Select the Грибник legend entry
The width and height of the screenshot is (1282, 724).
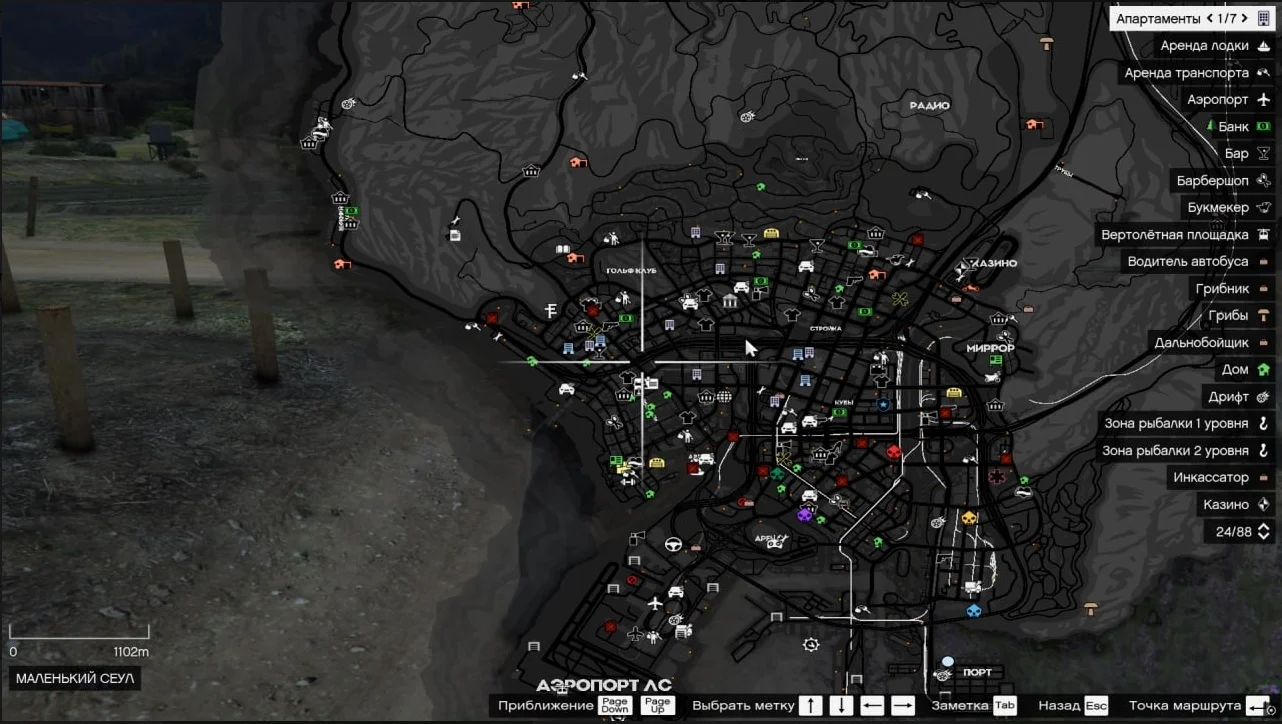coord(1222,289)
